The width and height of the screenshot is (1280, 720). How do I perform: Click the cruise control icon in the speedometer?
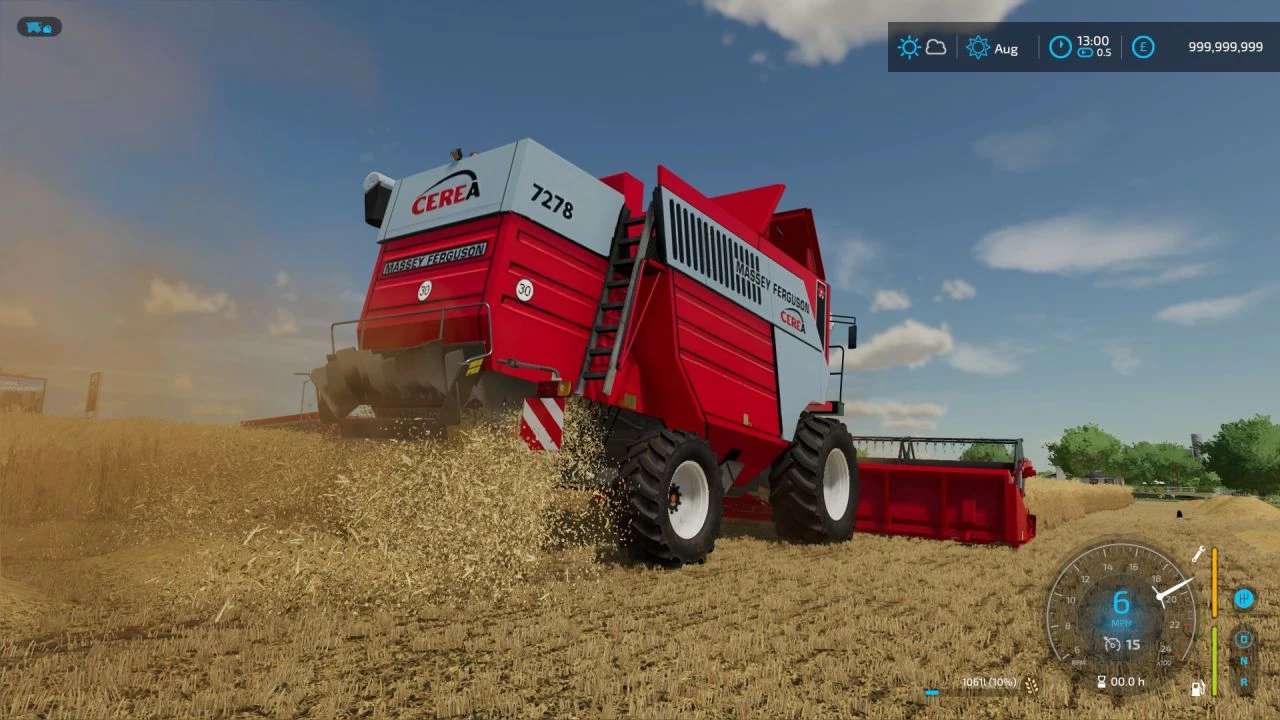1111,644
